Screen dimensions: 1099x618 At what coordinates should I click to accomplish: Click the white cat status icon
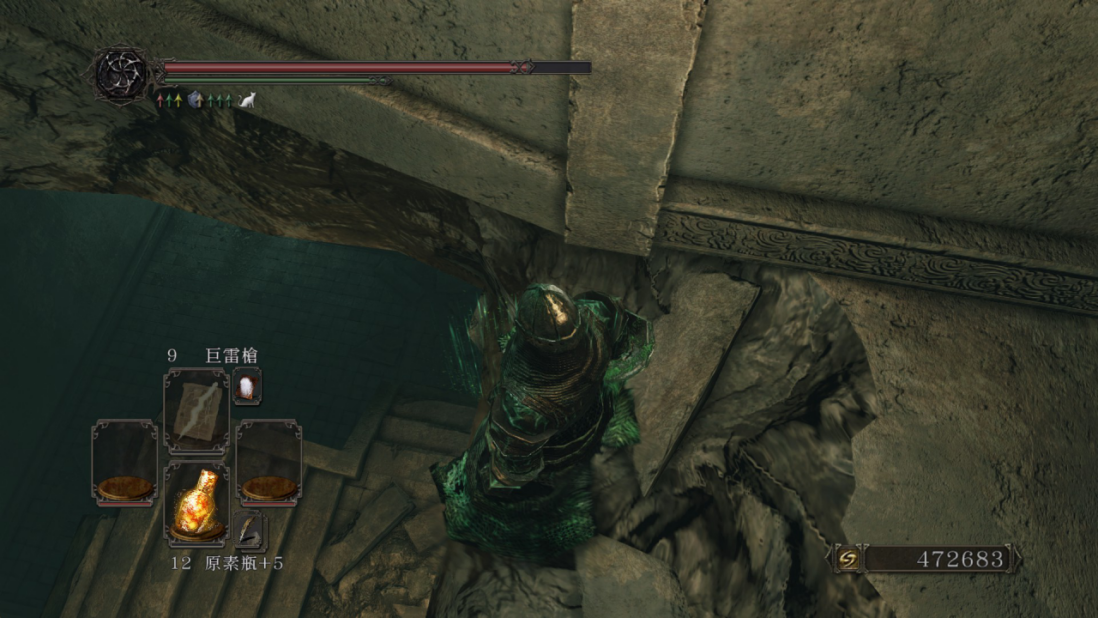(246, 100)
